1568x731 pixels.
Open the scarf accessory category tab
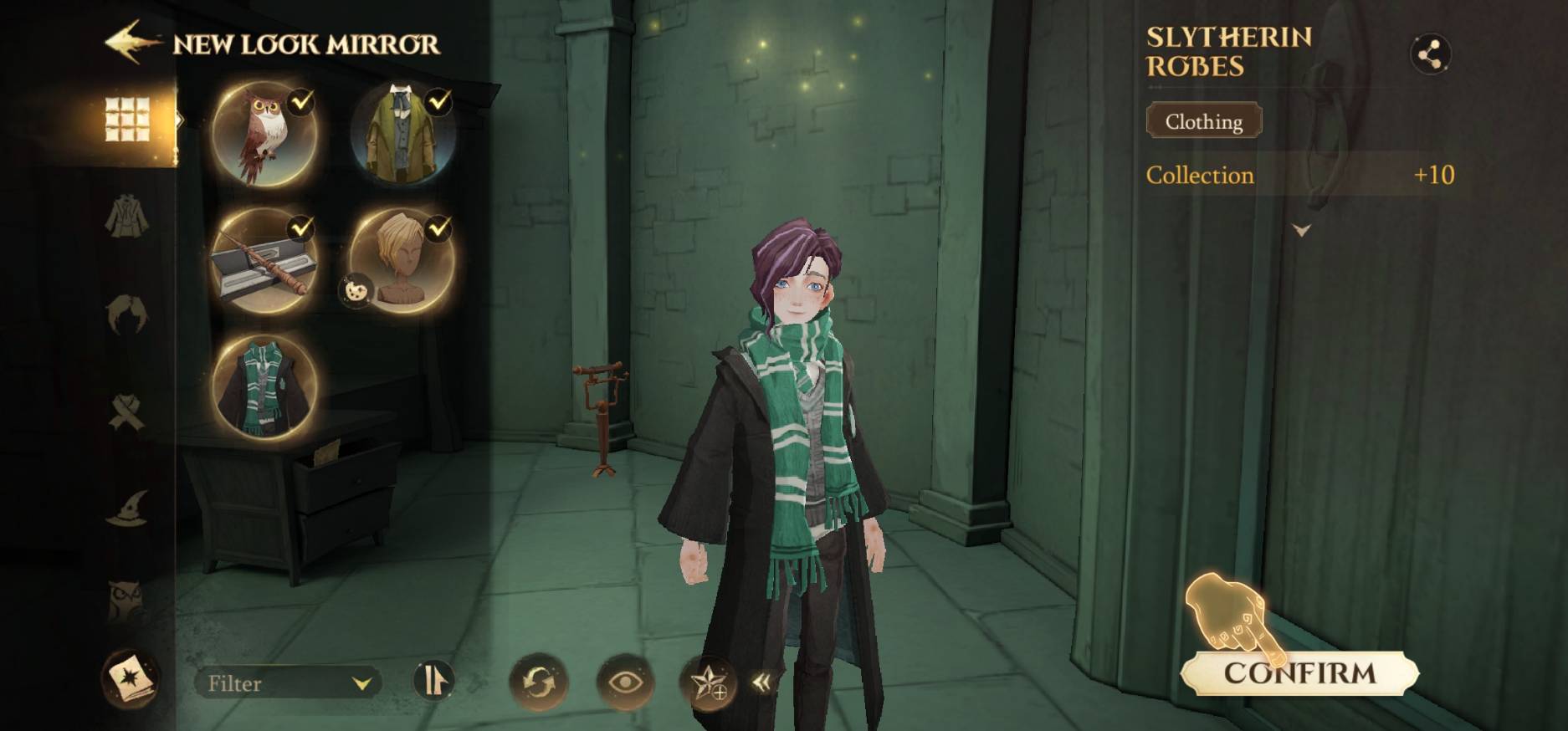coord(127,412)
